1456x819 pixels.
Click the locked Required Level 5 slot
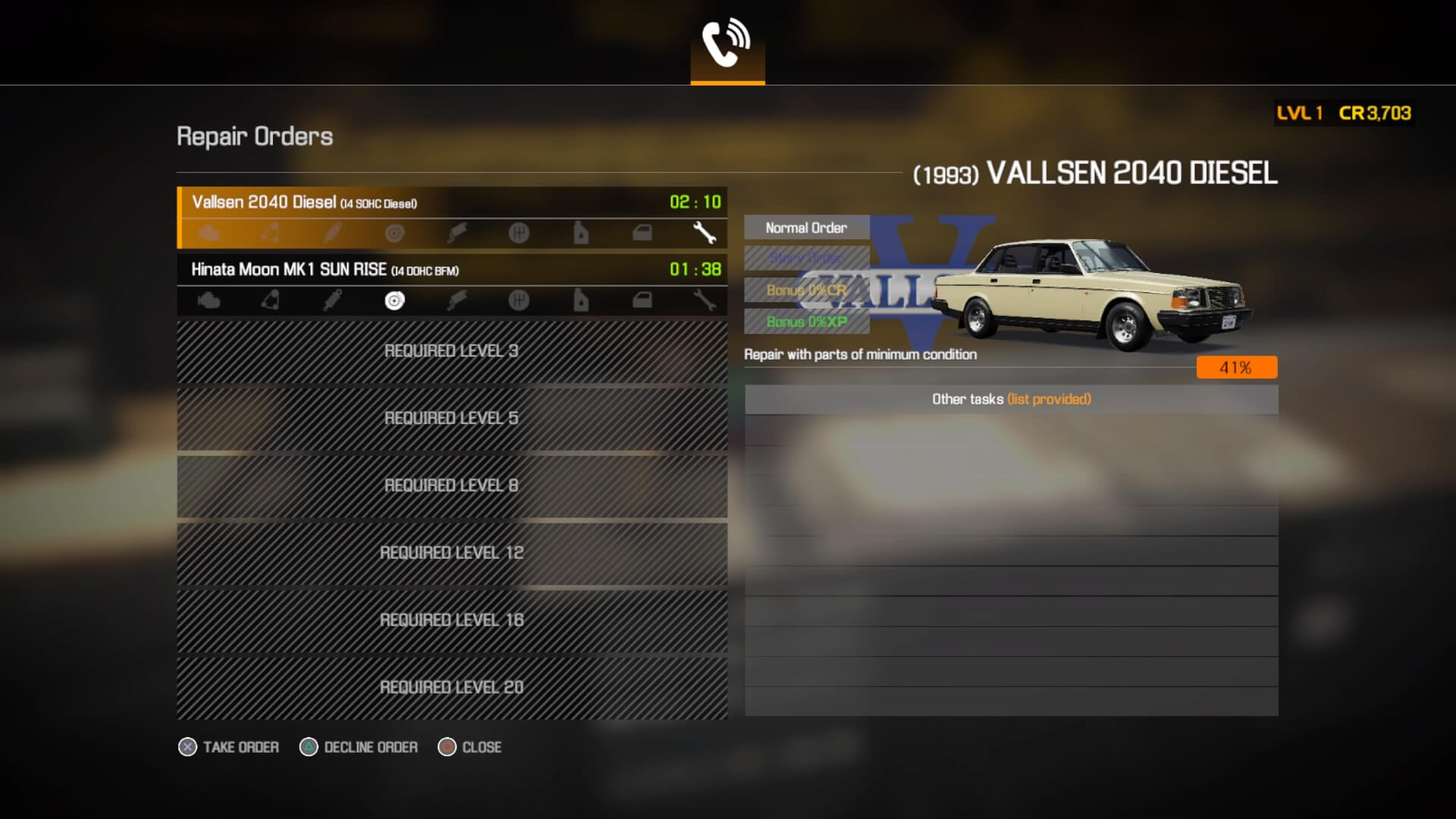[452, 419]
